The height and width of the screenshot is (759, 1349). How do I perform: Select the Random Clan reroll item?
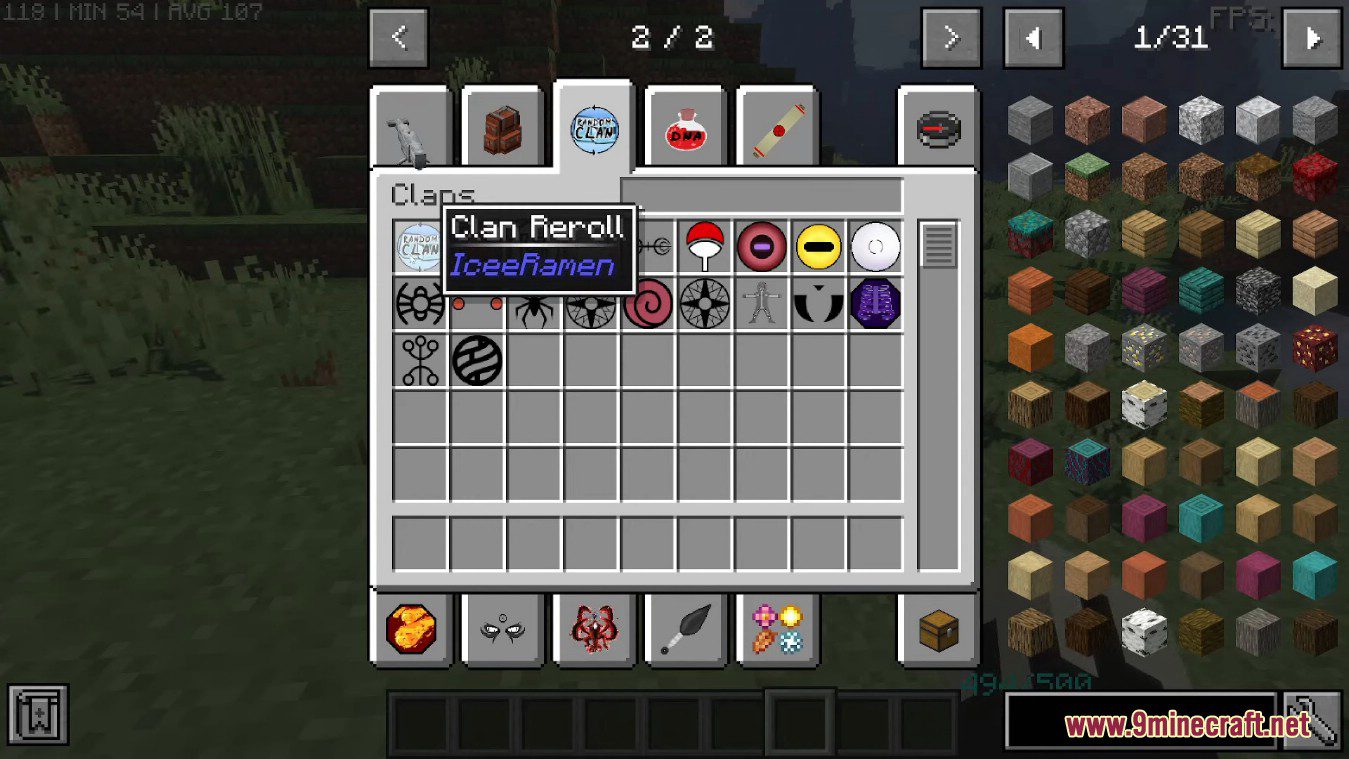[420, 246]
